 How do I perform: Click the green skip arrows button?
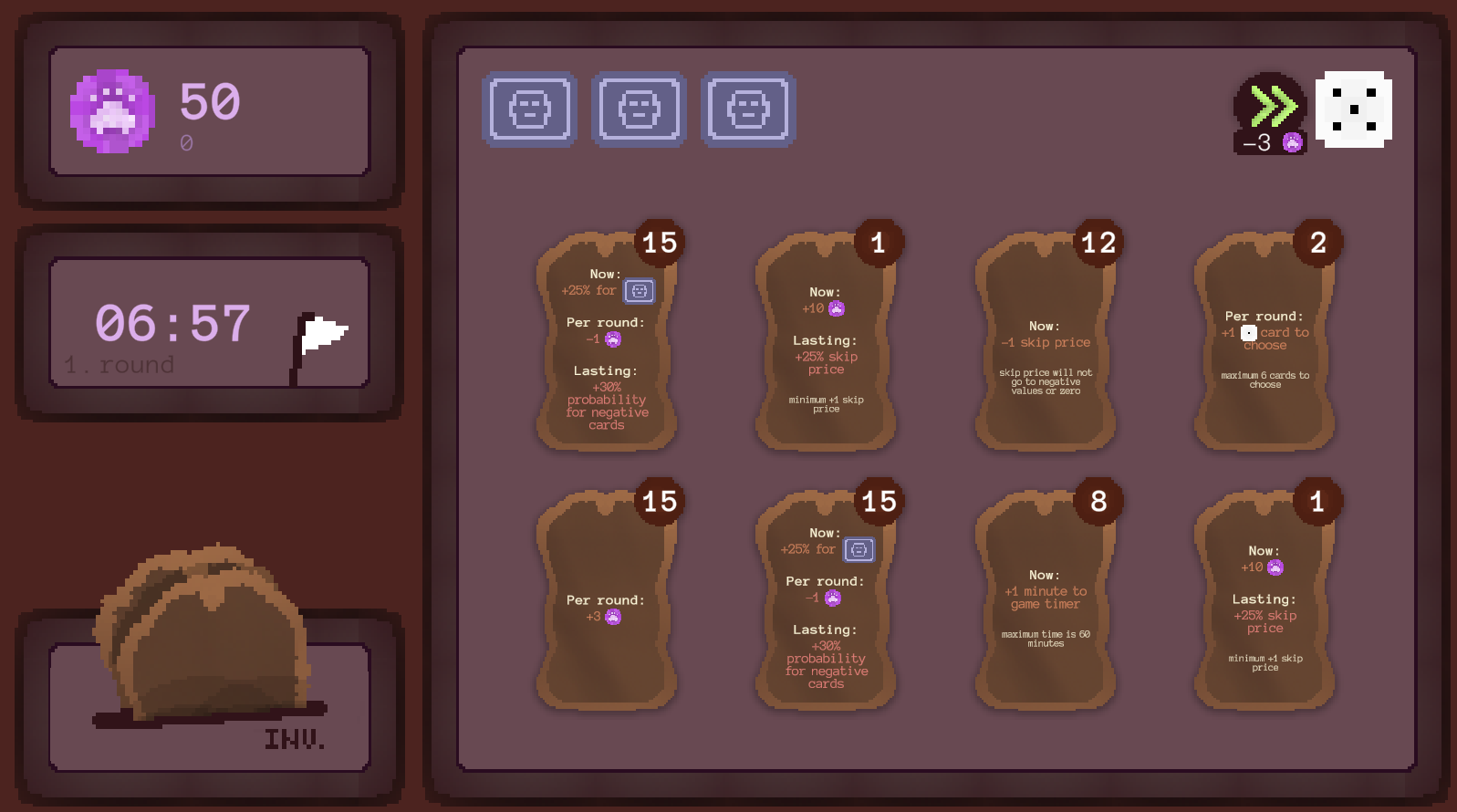pyautogui.click(x=1270, y=109)
